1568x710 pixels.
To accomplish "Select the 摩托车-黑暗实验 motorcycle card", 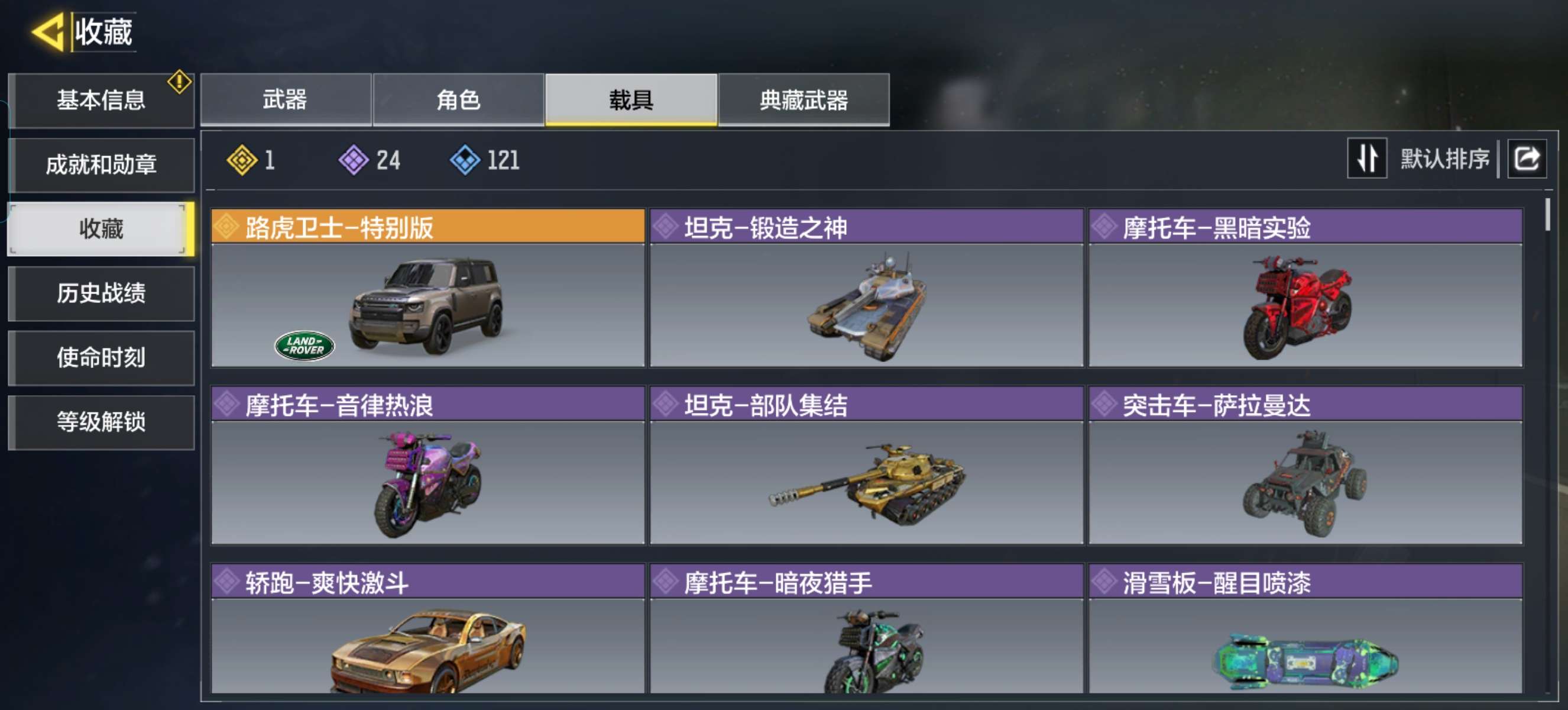I will click(1305, 288).
